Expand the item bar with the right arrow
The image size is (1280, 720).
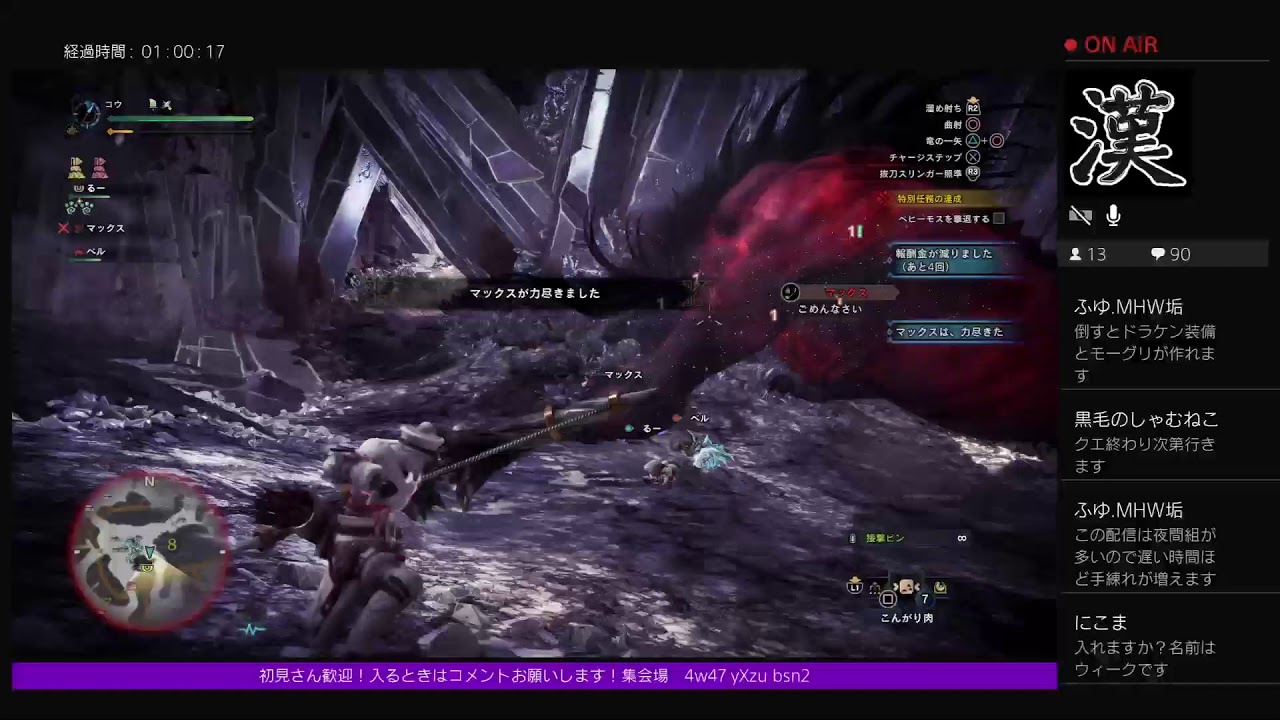pyautogui.click(x=918, y=587)
